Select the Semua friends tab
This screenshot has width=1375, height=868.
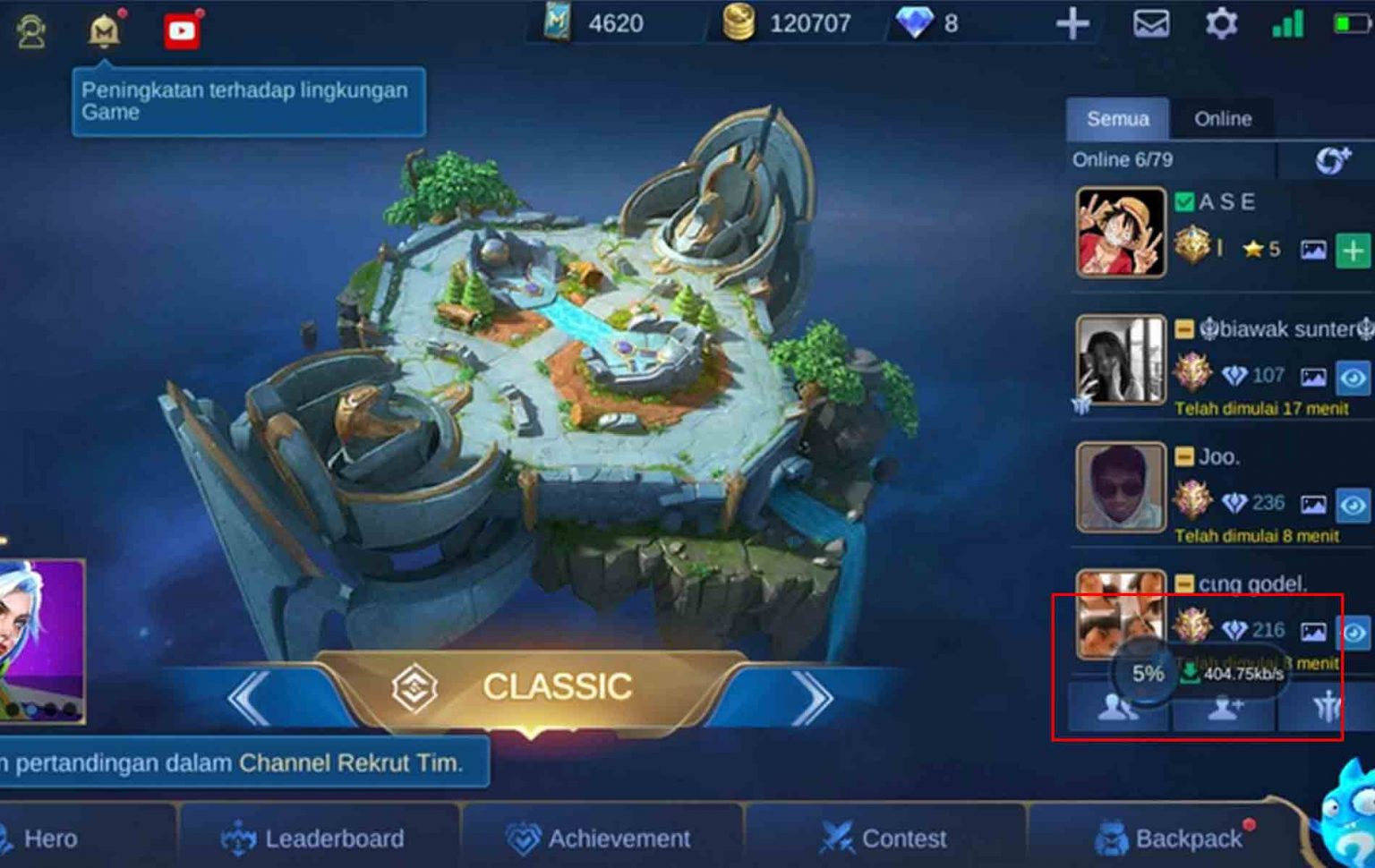coord(1117,119)
